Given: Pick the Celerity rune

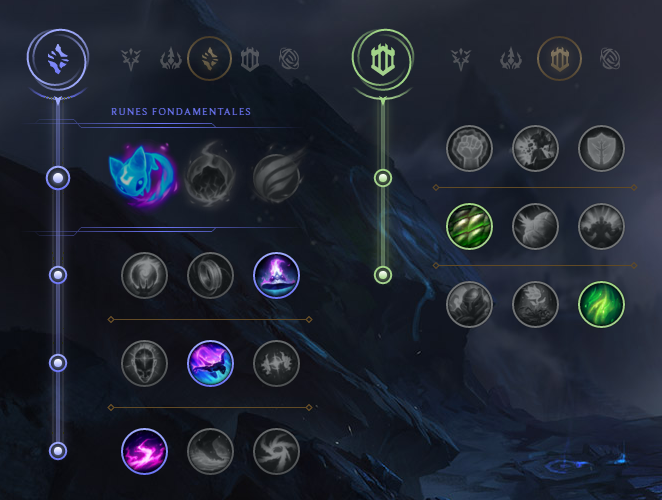Looking at the screenshot, I should (x=210, y=363).
